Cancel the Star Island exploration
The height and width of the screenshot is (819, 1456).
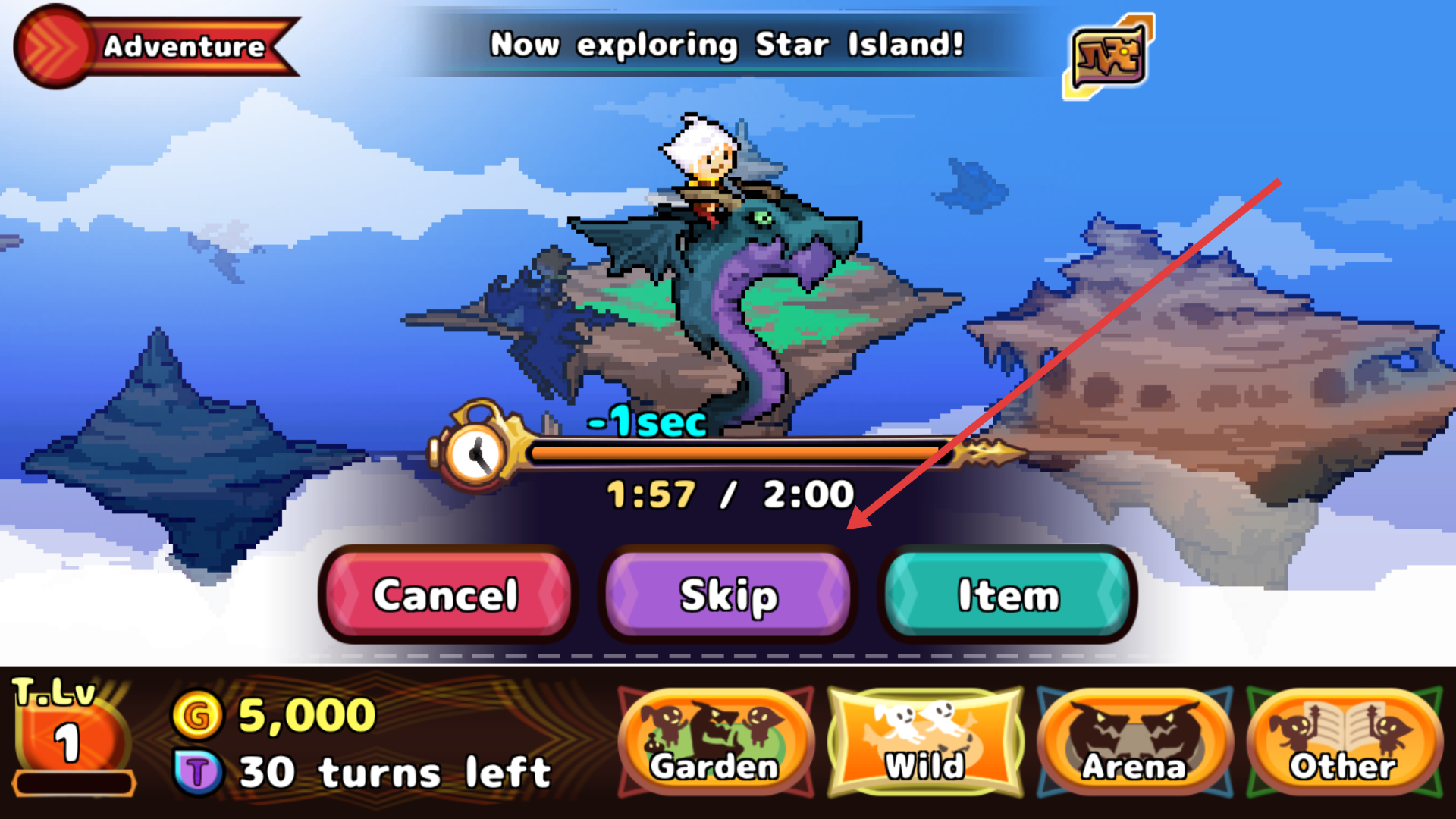click(x=446, y=595)
